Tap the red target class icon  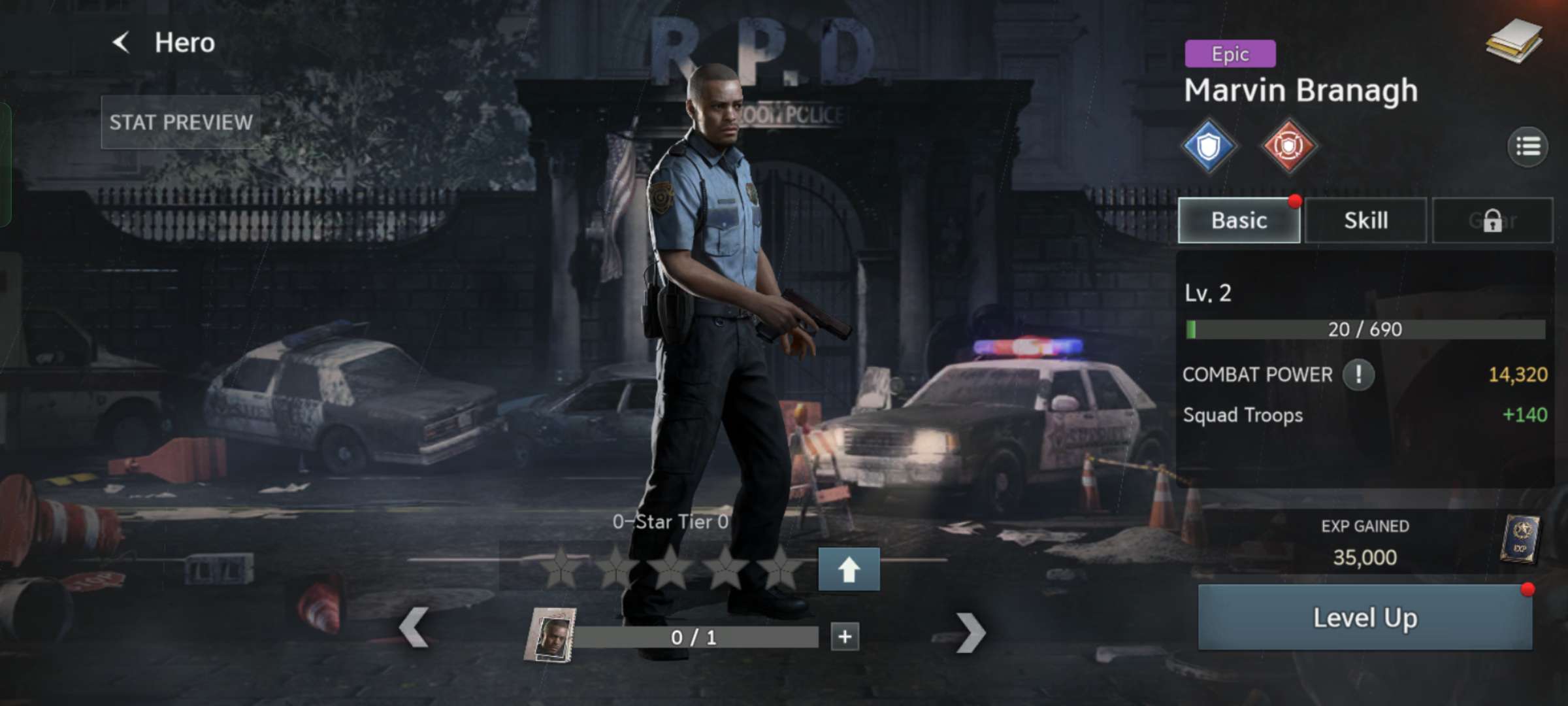(1288, 146)
